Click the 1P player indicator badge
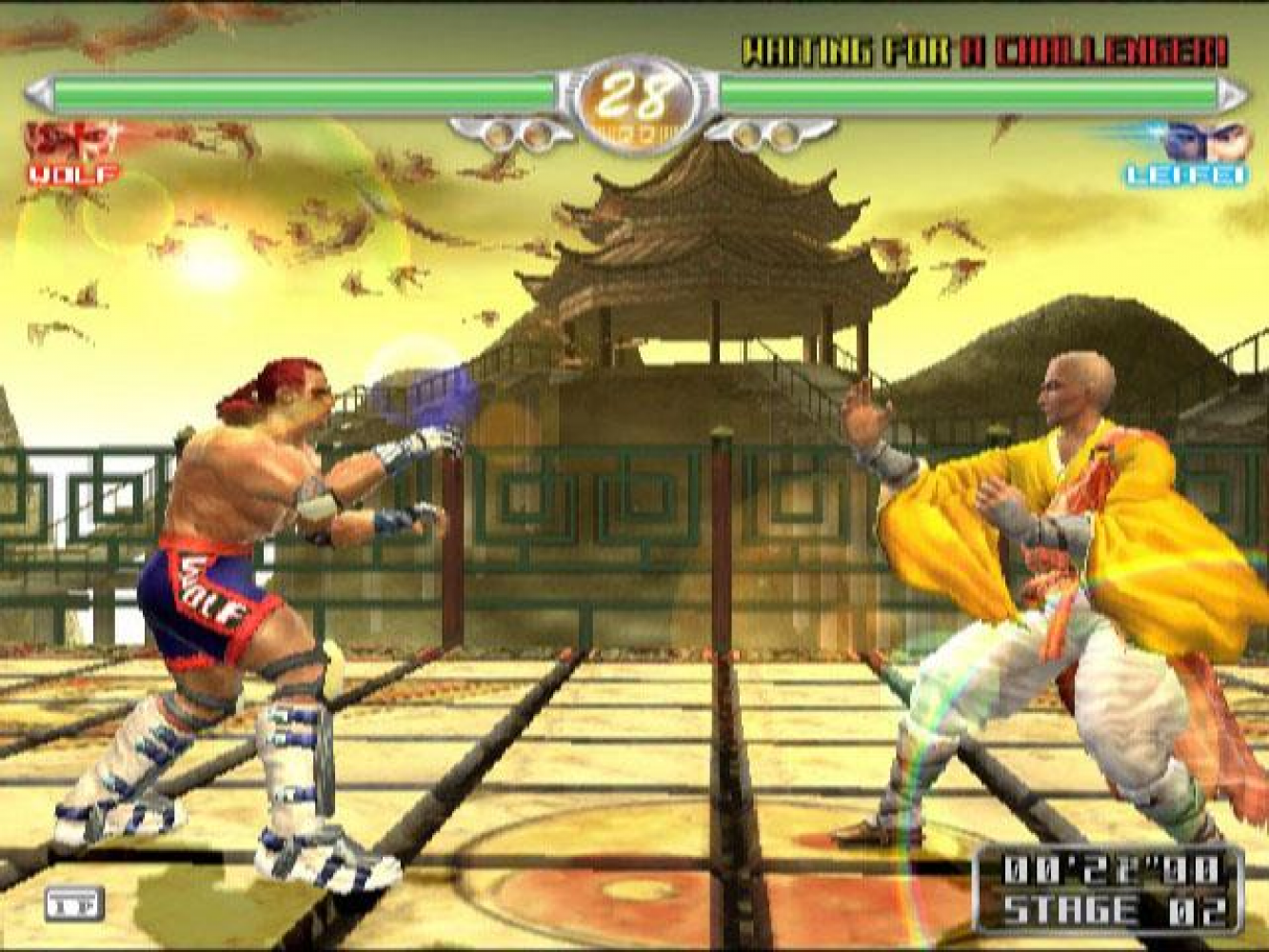The image size is (1269, 952). click(x=73, y=904)
